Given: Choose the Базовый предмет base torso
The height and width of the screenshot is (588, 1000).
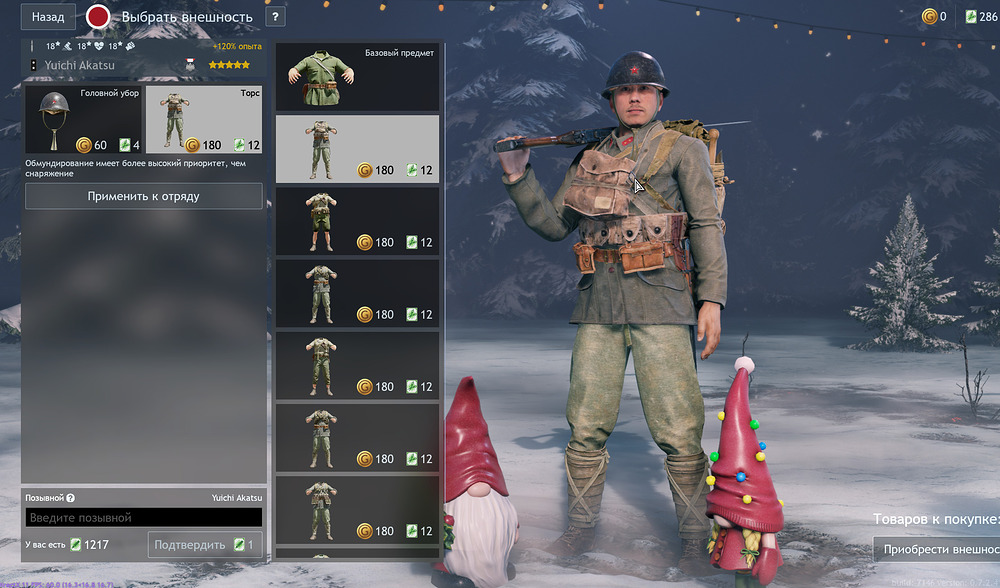Looking at the screenshot, I should [x=357, y=77].
